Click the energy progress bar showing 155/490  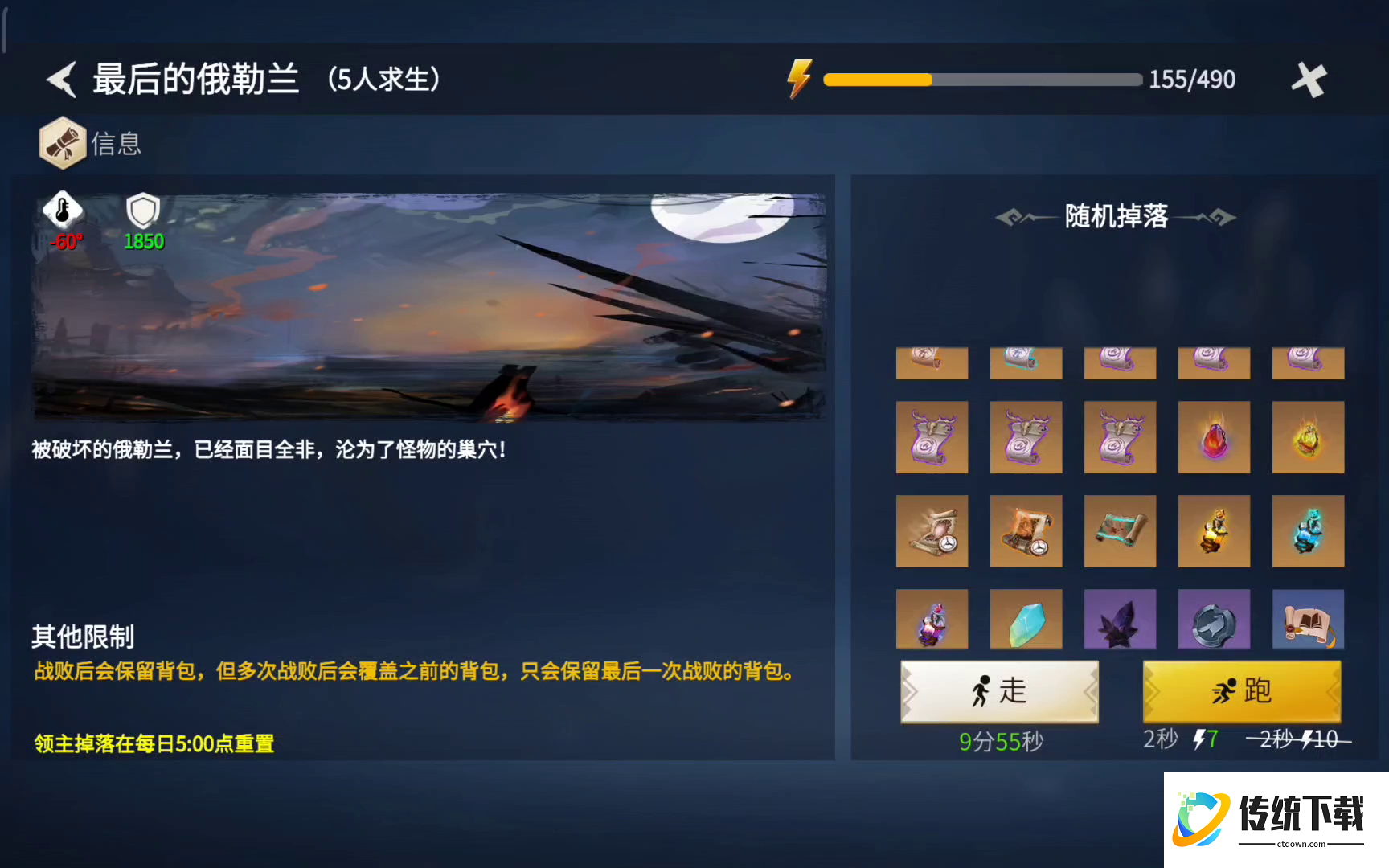(981, 80)
